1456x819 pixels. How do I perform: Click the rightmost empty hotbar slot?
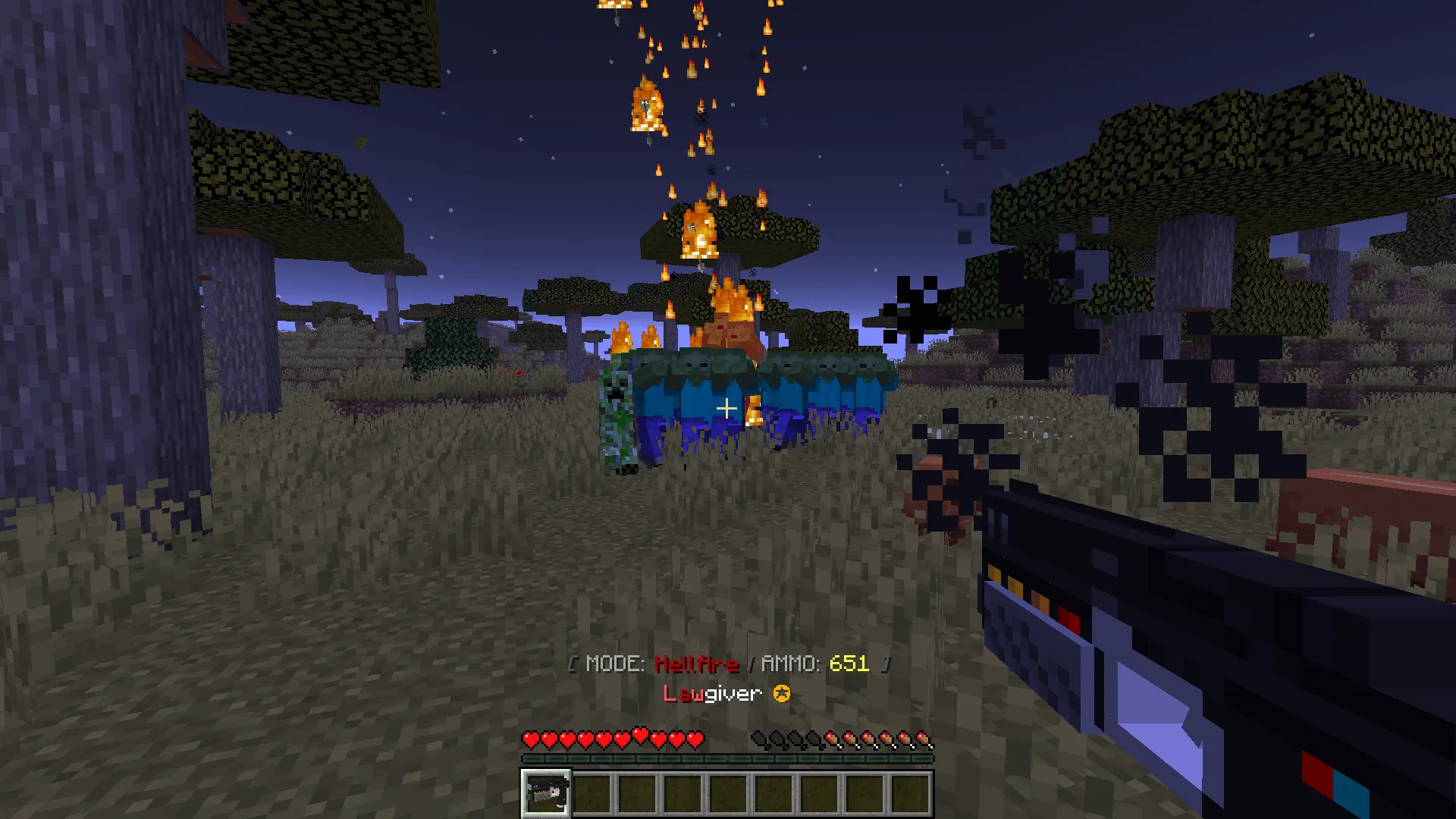pyautogui.click(x=912, y=794)
